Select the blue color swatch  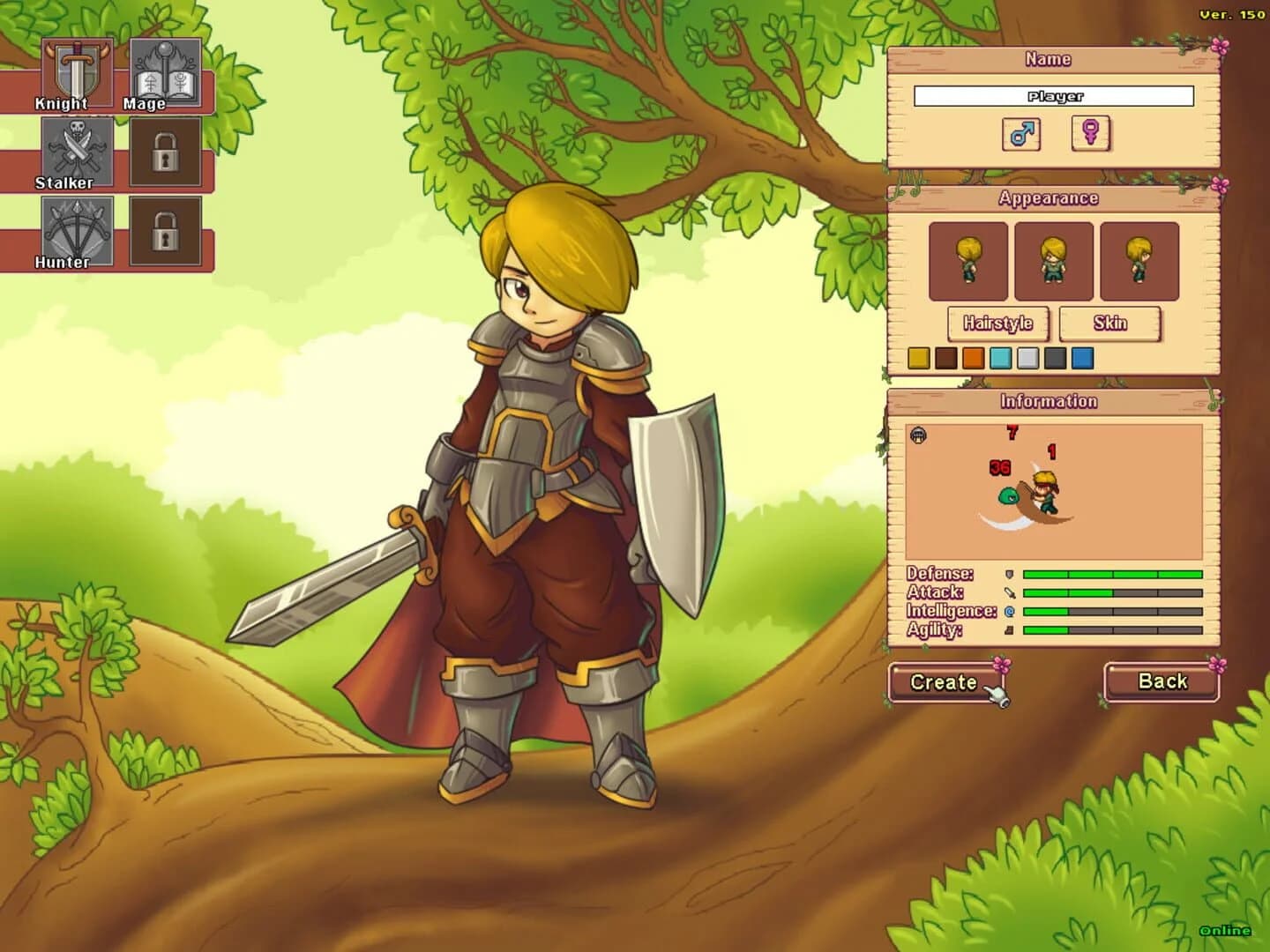tap(1080, 359)
